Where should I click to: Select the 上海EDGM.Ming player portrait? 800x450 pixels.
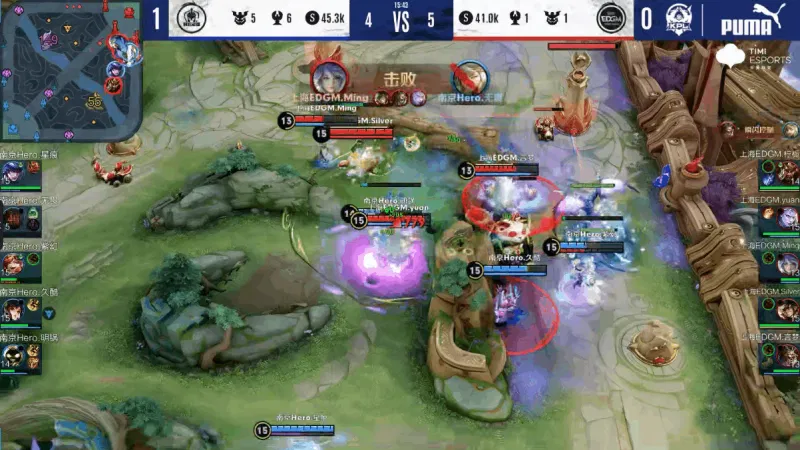(784, 264)
